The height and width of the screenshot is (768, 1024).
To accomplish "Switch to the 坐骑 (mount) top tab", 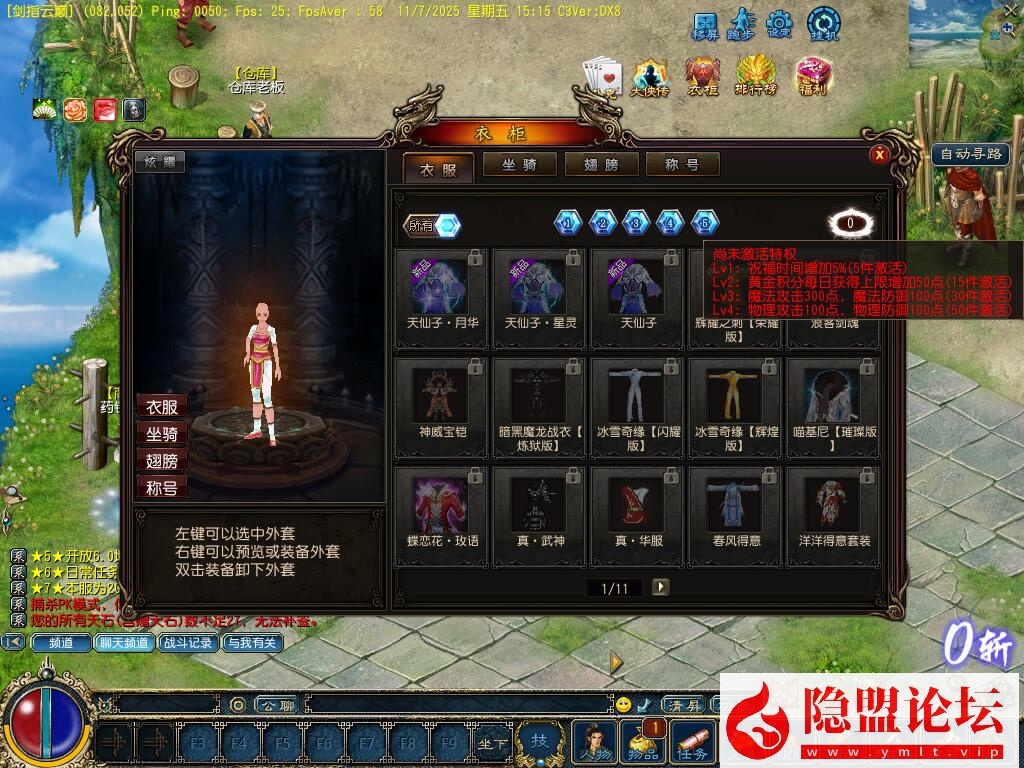I will [521, 165].
